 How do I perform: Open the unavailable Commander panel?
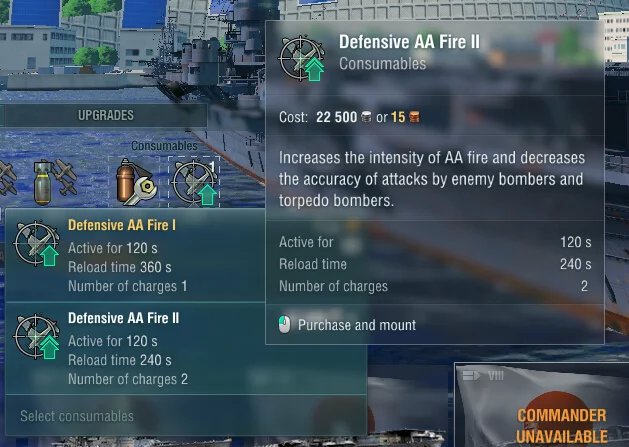tap(561, 425)
